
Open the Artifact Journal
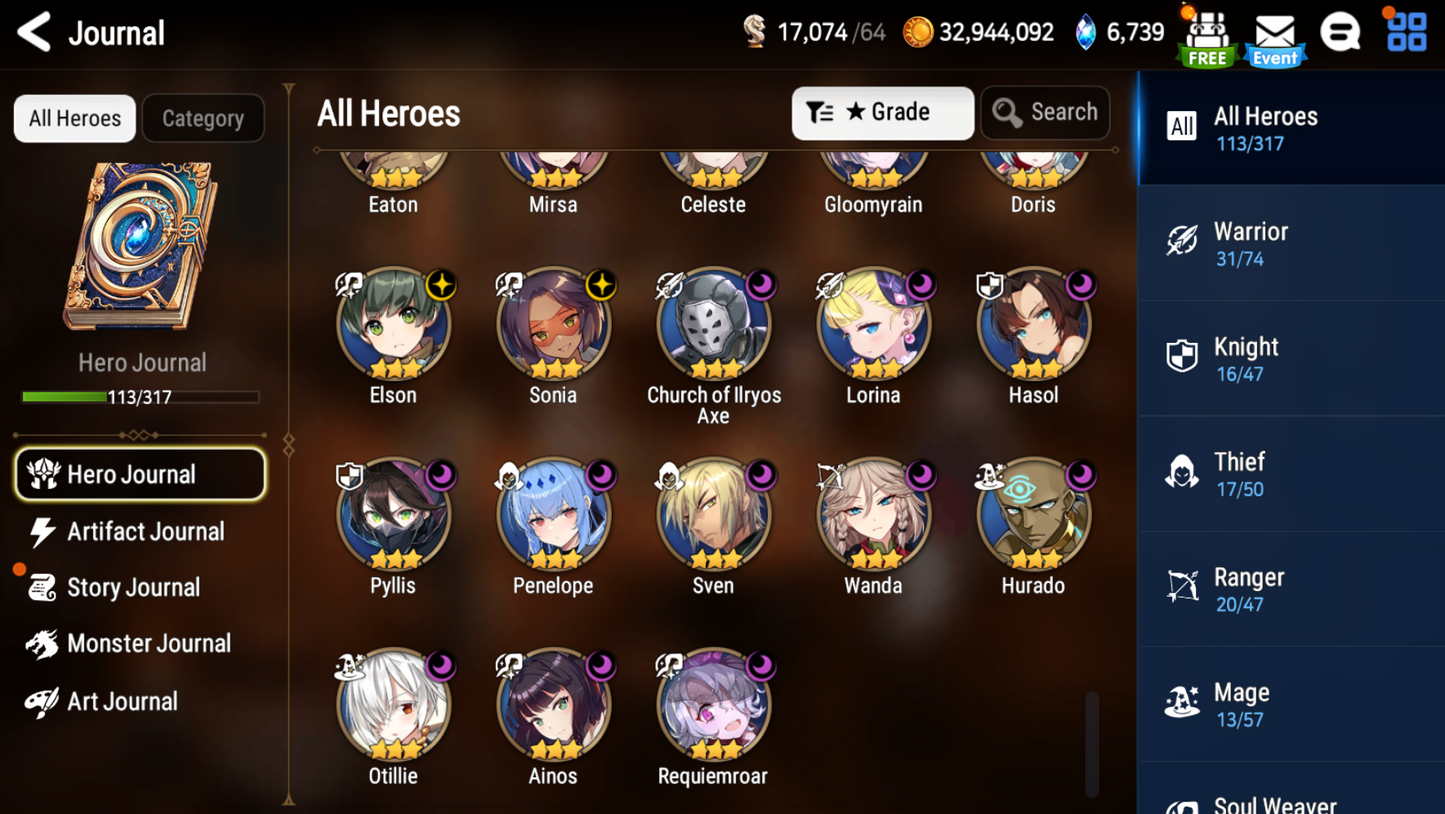tap(145, 531)
